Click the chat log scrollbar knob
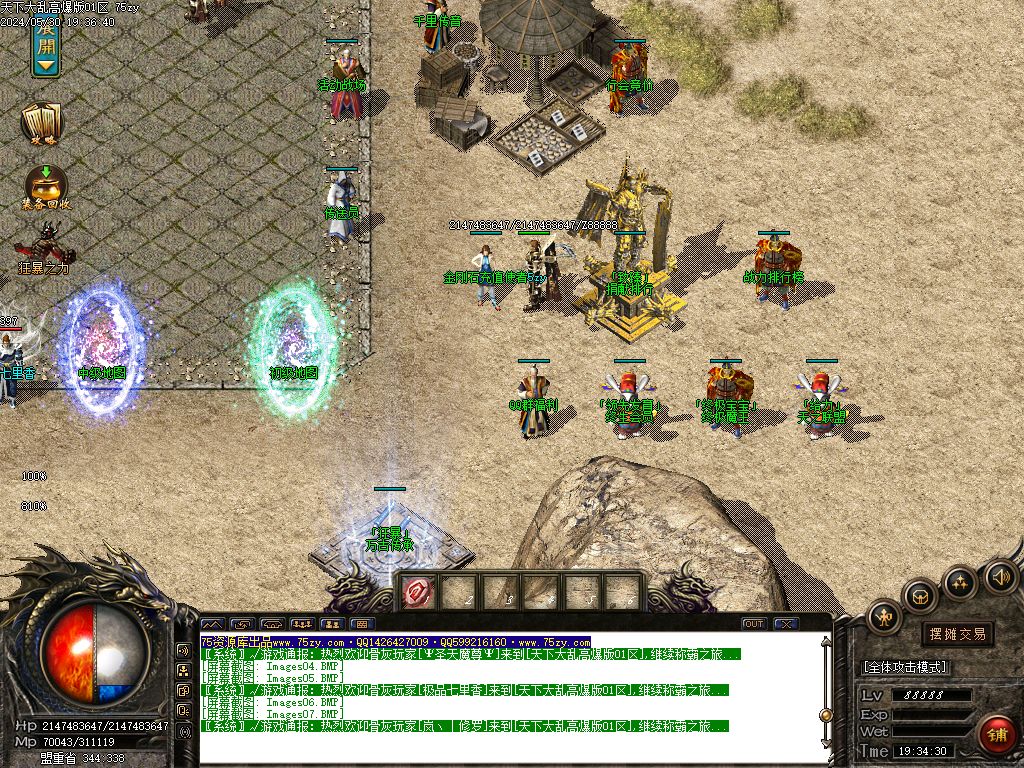This screenshot has width=1024, height=768. pos(827,714)
